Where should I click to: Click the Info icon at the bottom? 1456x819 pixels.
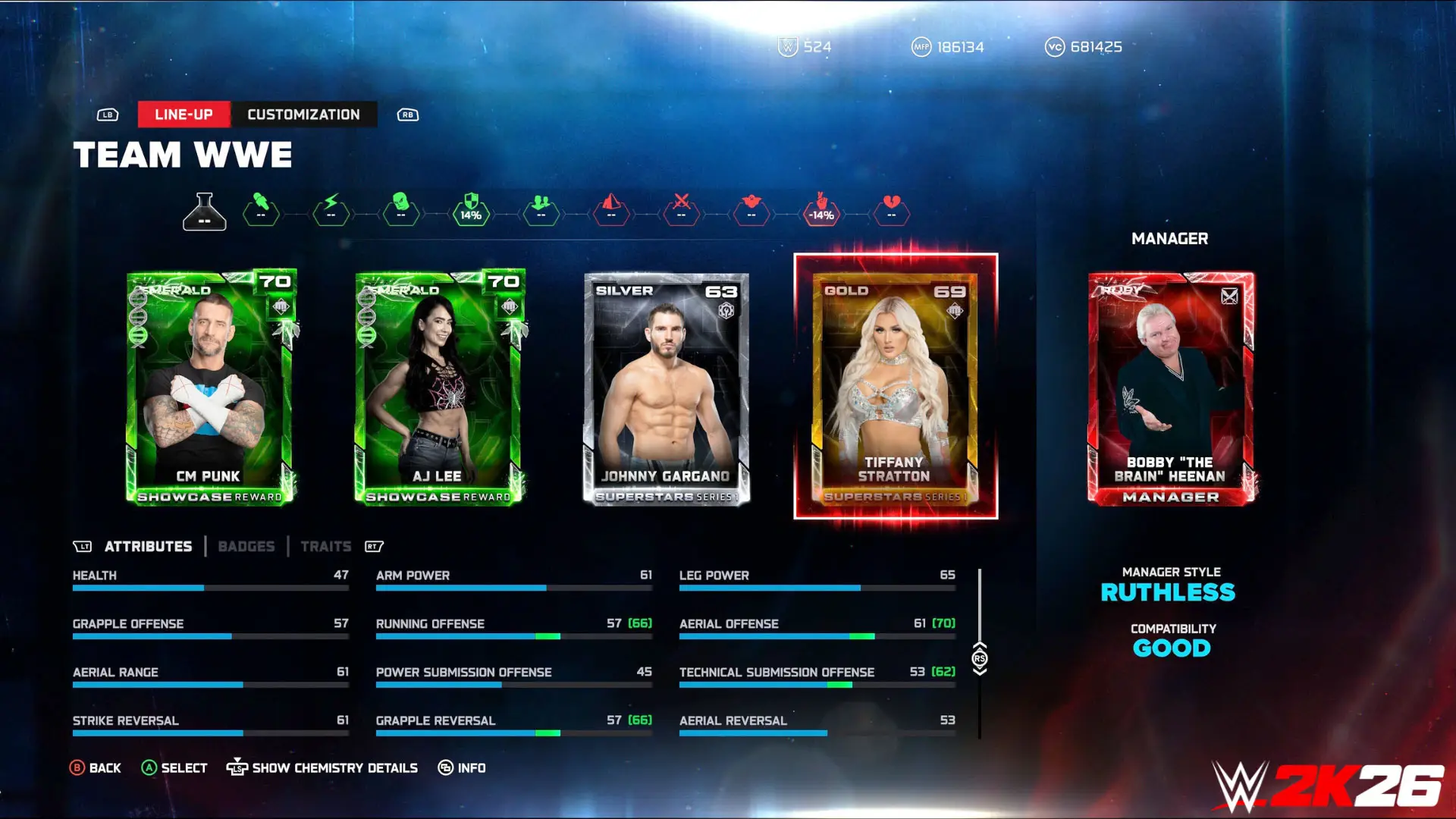(447, 767)
